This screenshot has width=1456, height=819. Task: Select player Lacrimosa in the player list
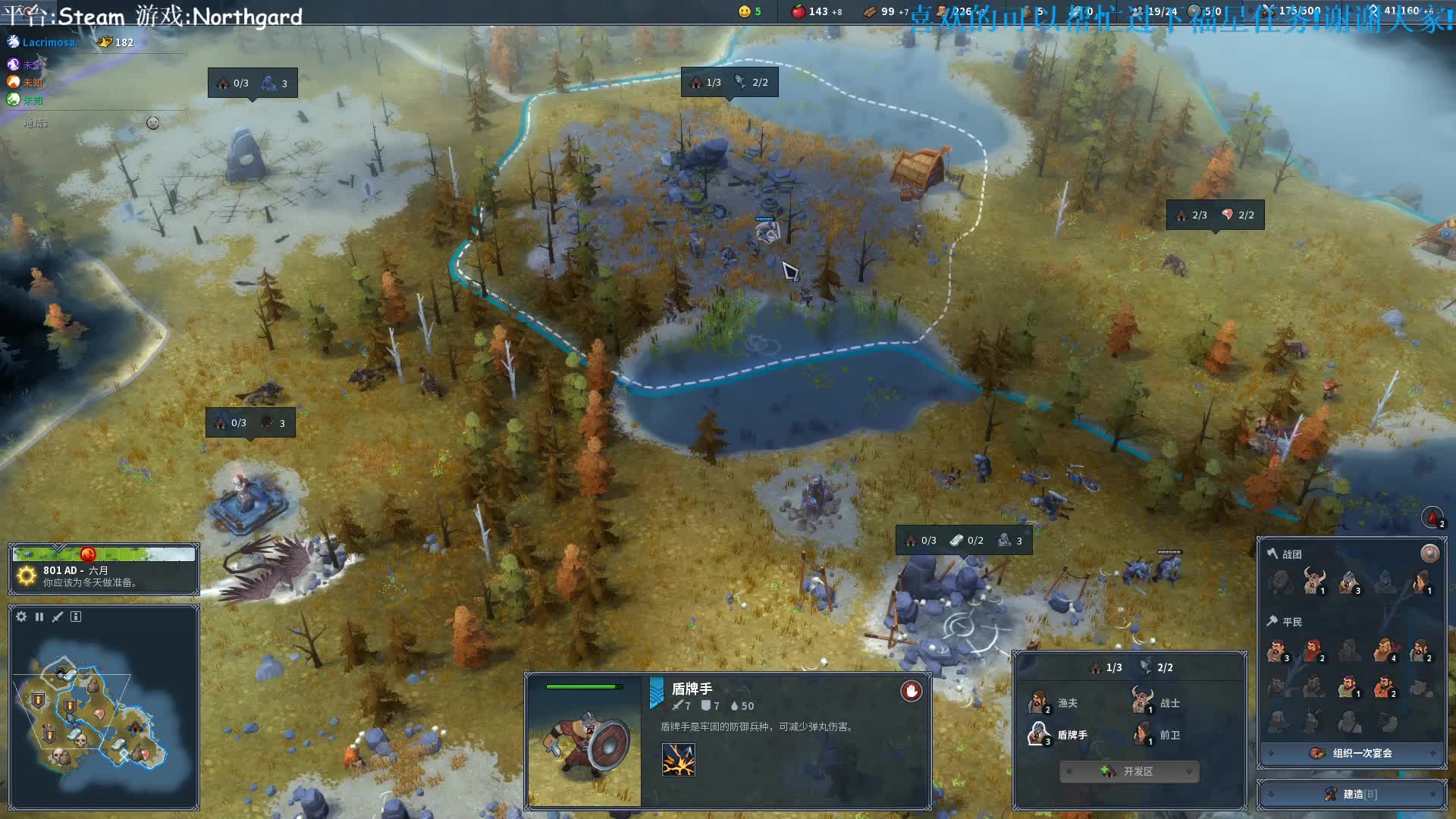[49, 42]
